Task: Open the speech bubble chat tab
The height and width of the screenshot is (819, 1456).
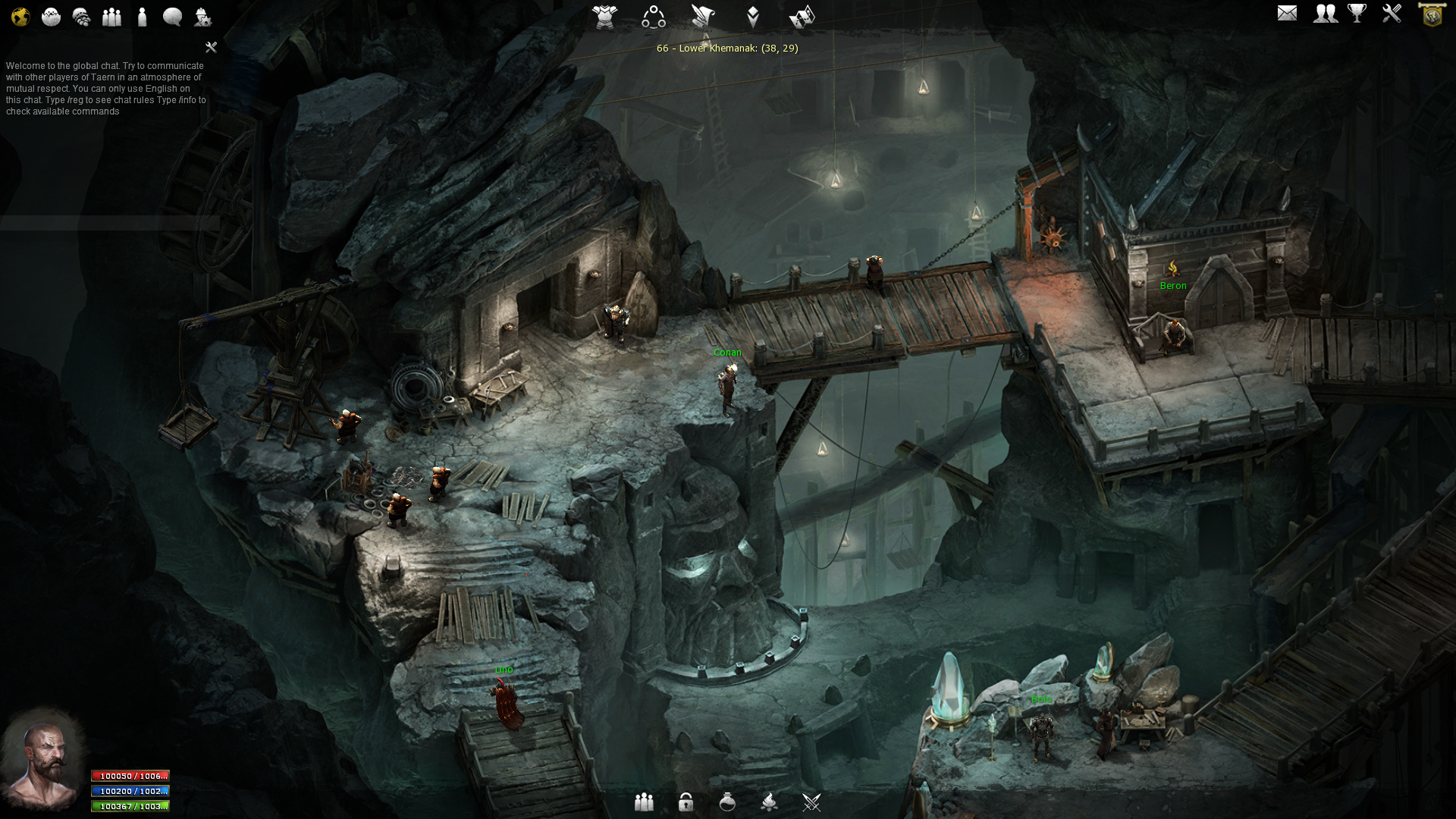Action: pyautogui.click(x=172, y=17)
